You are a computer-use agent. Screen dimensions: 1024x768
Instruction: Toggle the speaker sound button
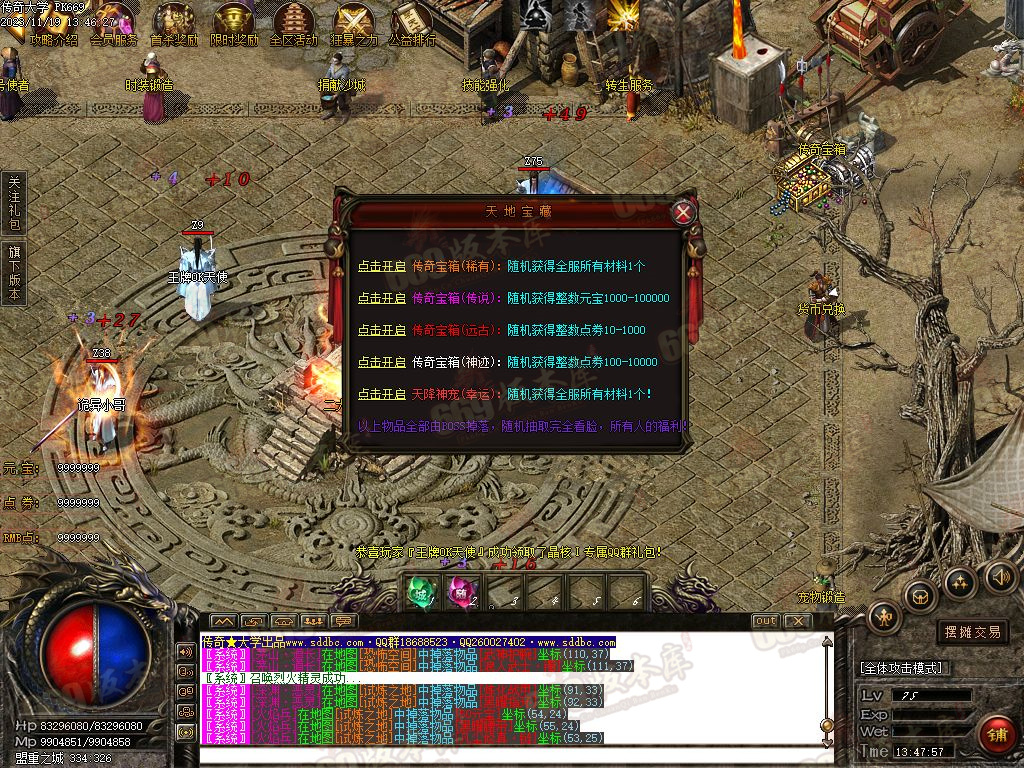[1000, 576]
